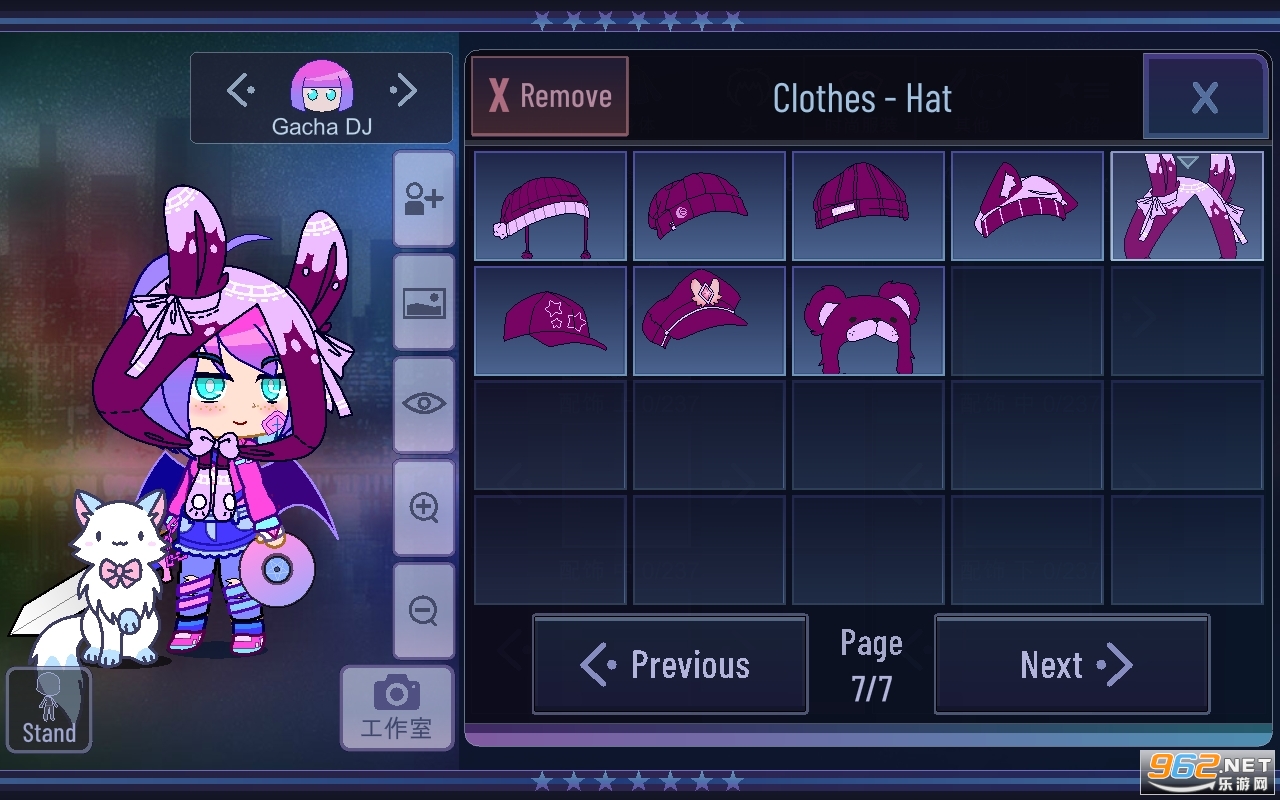The width and height of the screenshot is (1280, 800).
Task: Choose the slouchy knit beanie with button
Action: 709,206
